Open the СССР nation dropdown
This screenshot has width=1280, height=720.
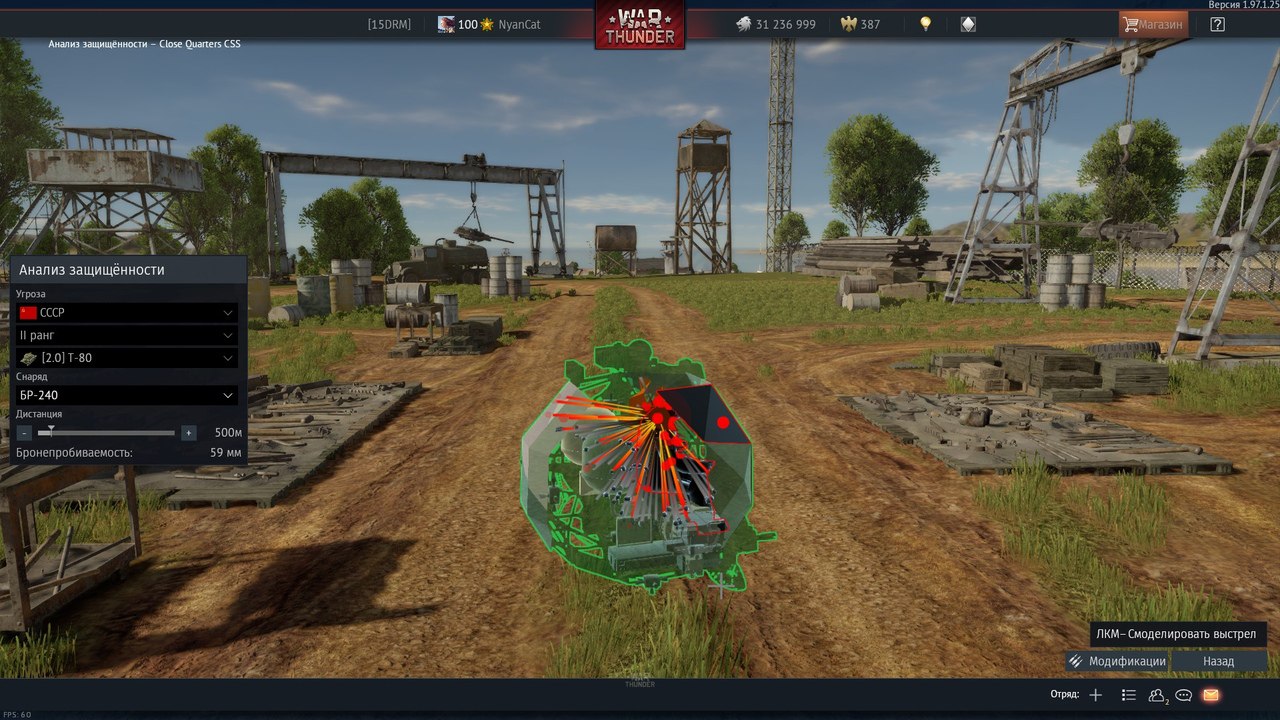(127, 313)
